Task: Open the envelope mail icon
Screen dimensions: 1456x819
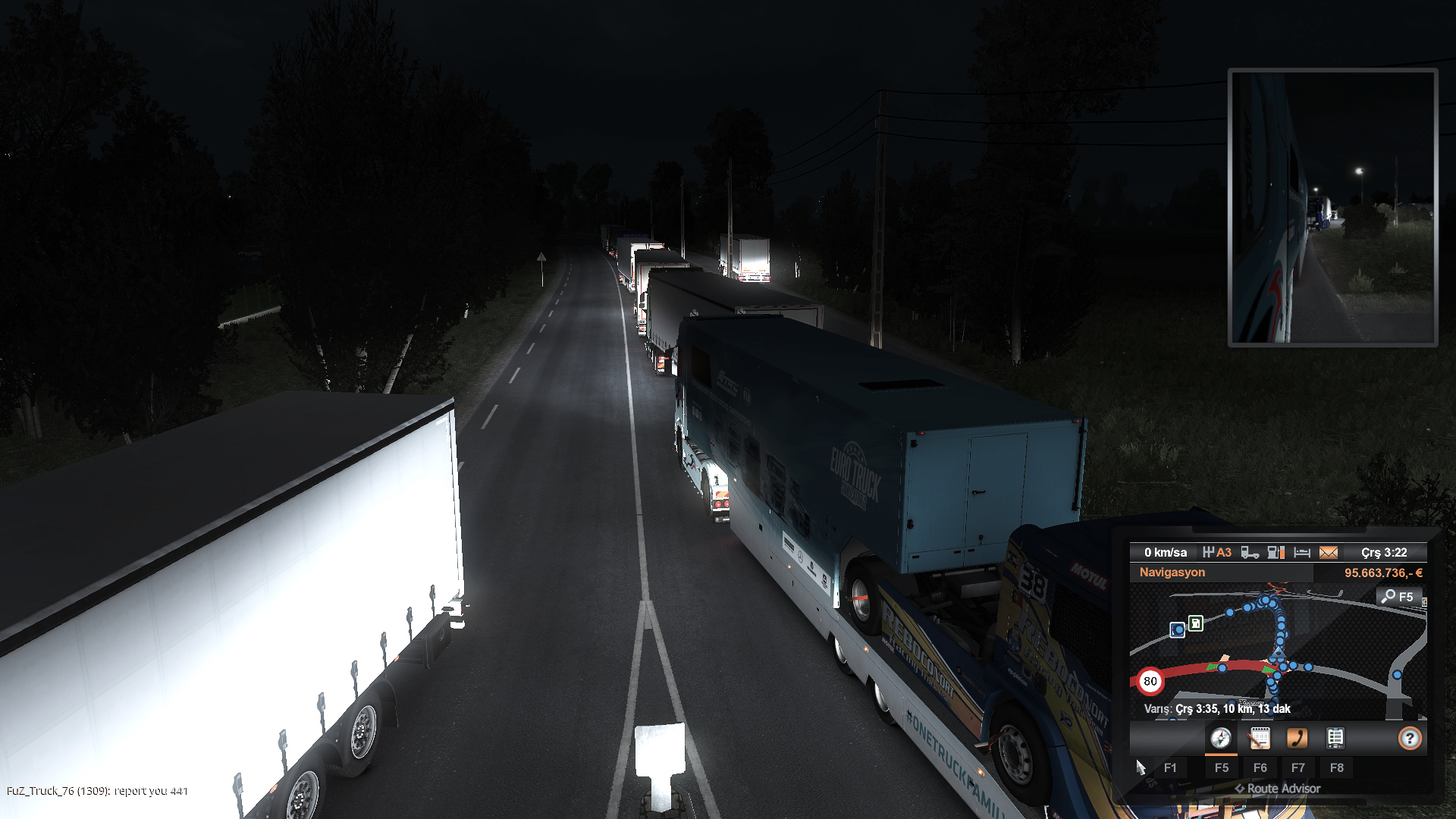Action: (x=1329, y=553)
